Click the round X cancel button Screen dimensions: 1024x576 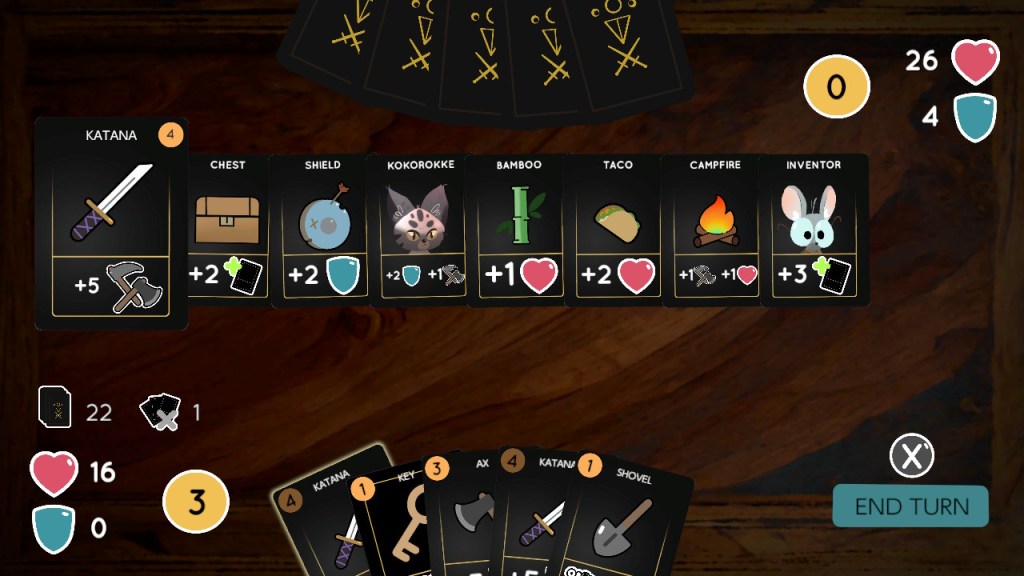coord(911,457)
